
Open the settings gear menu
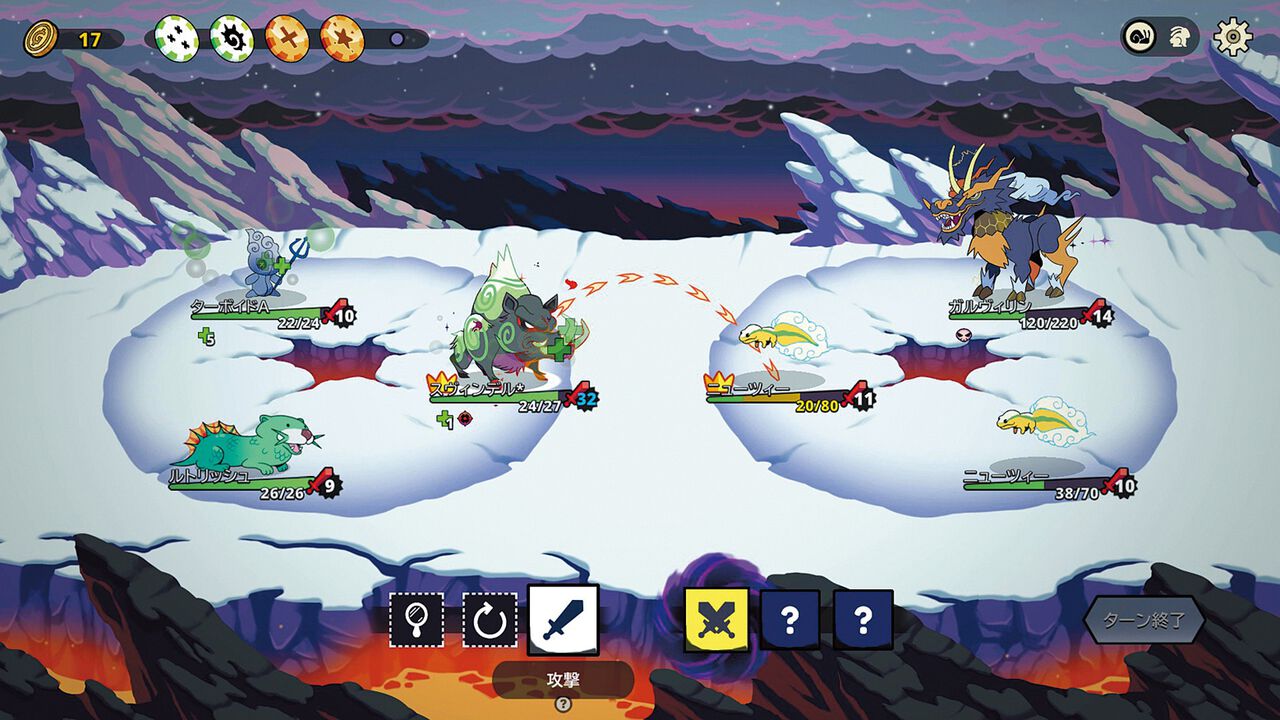point(1233,37)
